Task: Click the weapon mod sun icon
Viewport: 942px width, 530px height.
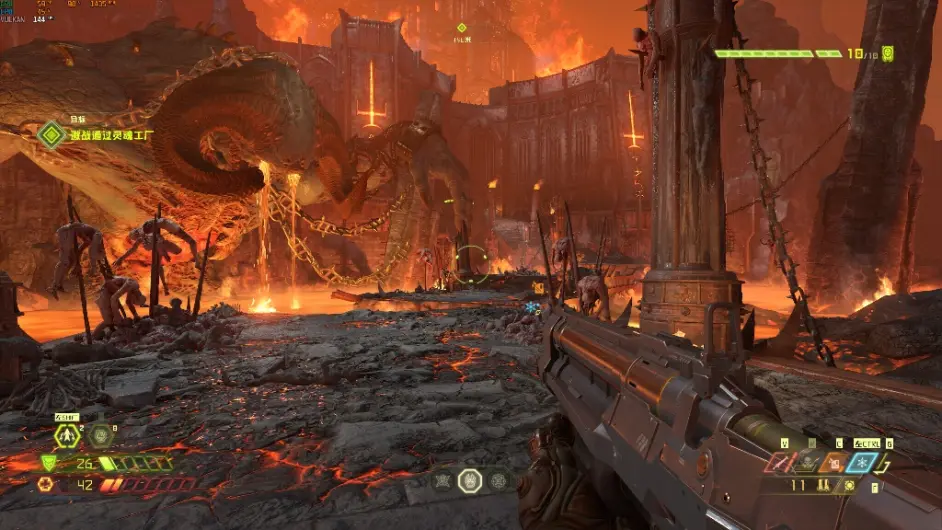Action: 849,486
